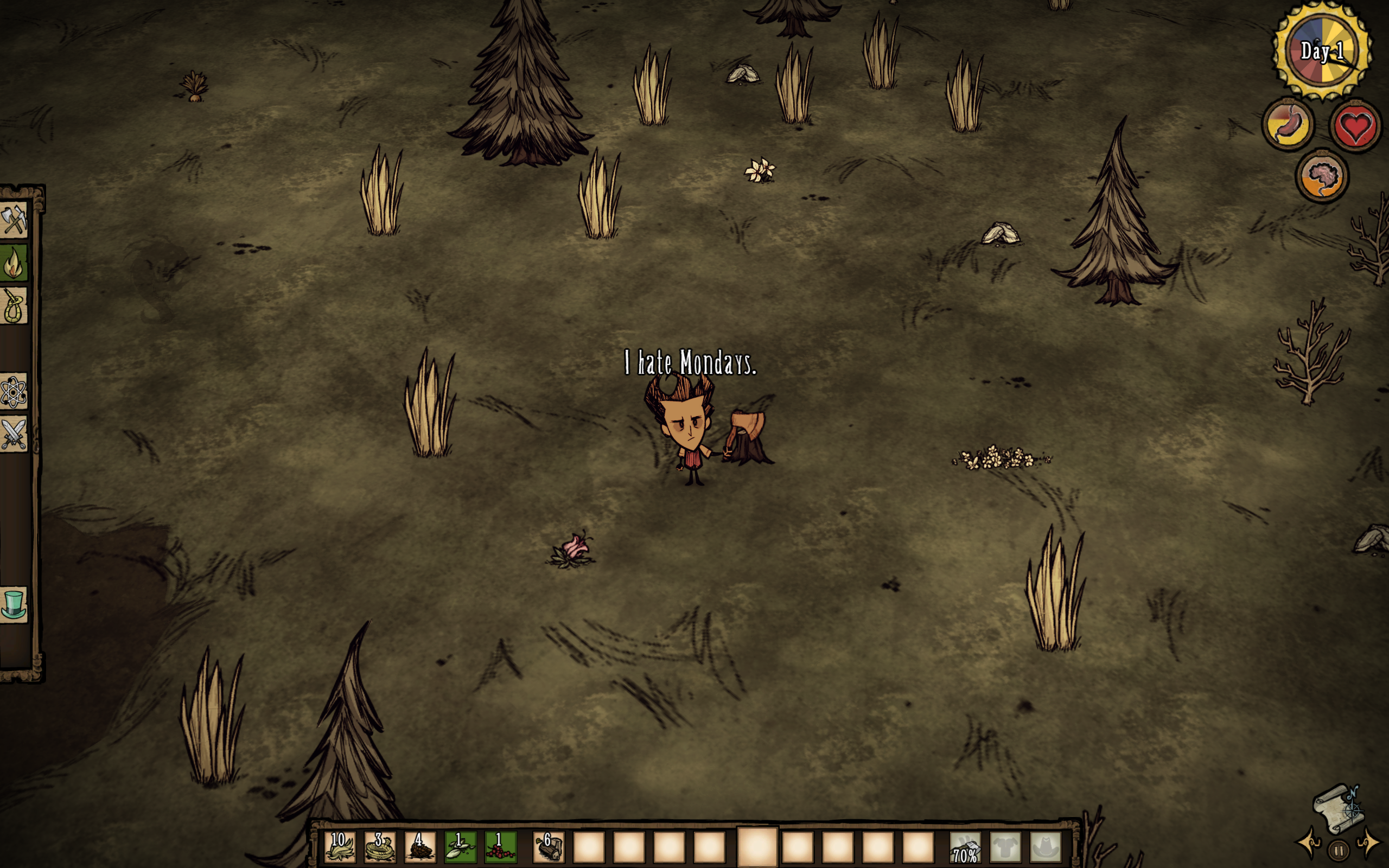The width and height of the screenshot is (1389, 868).
Task: Open the Tools crafting tab
Action: pyautogui.click(x=14, y=219)
